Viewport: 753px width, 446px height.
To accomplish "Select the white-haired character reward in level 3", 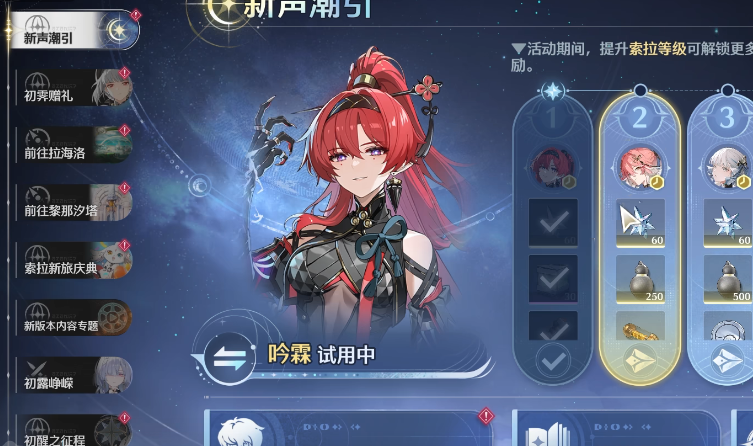I will point(726,167).
